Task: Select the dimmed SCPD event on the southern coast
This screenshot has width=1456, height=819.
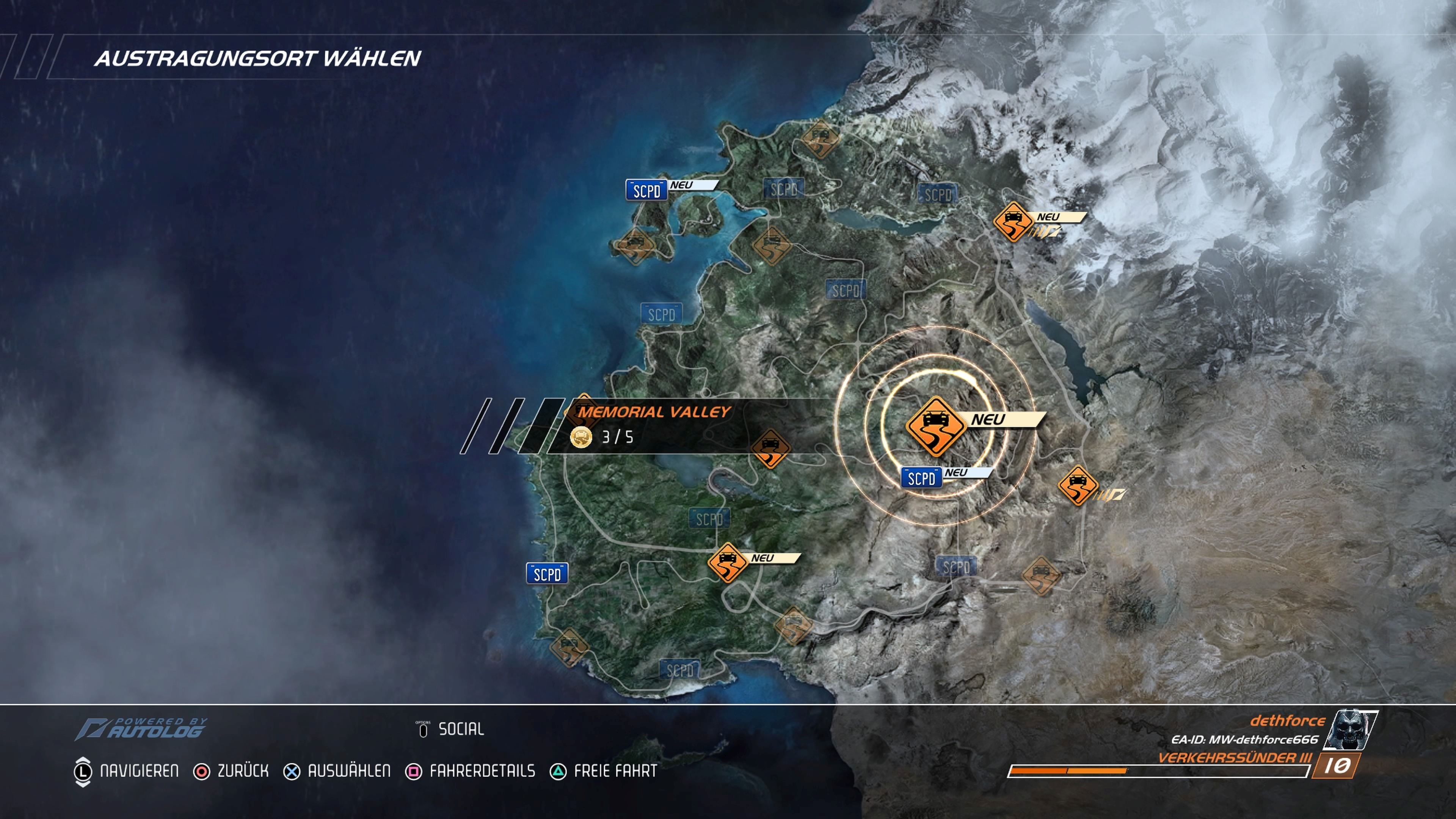Action: (679, 670)
